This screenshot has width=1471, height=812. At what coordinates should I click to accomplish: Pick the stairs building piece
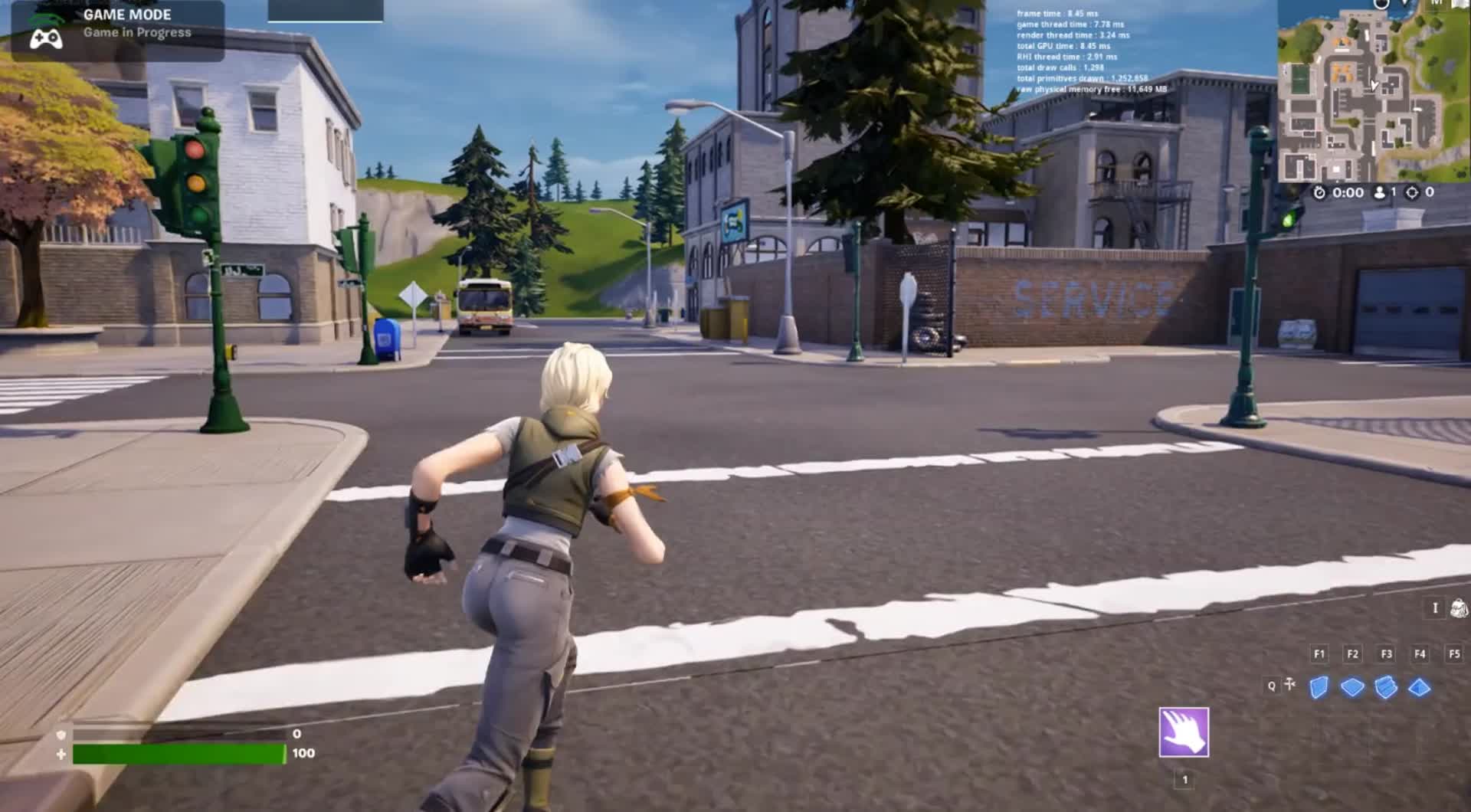coord(1386,687)
